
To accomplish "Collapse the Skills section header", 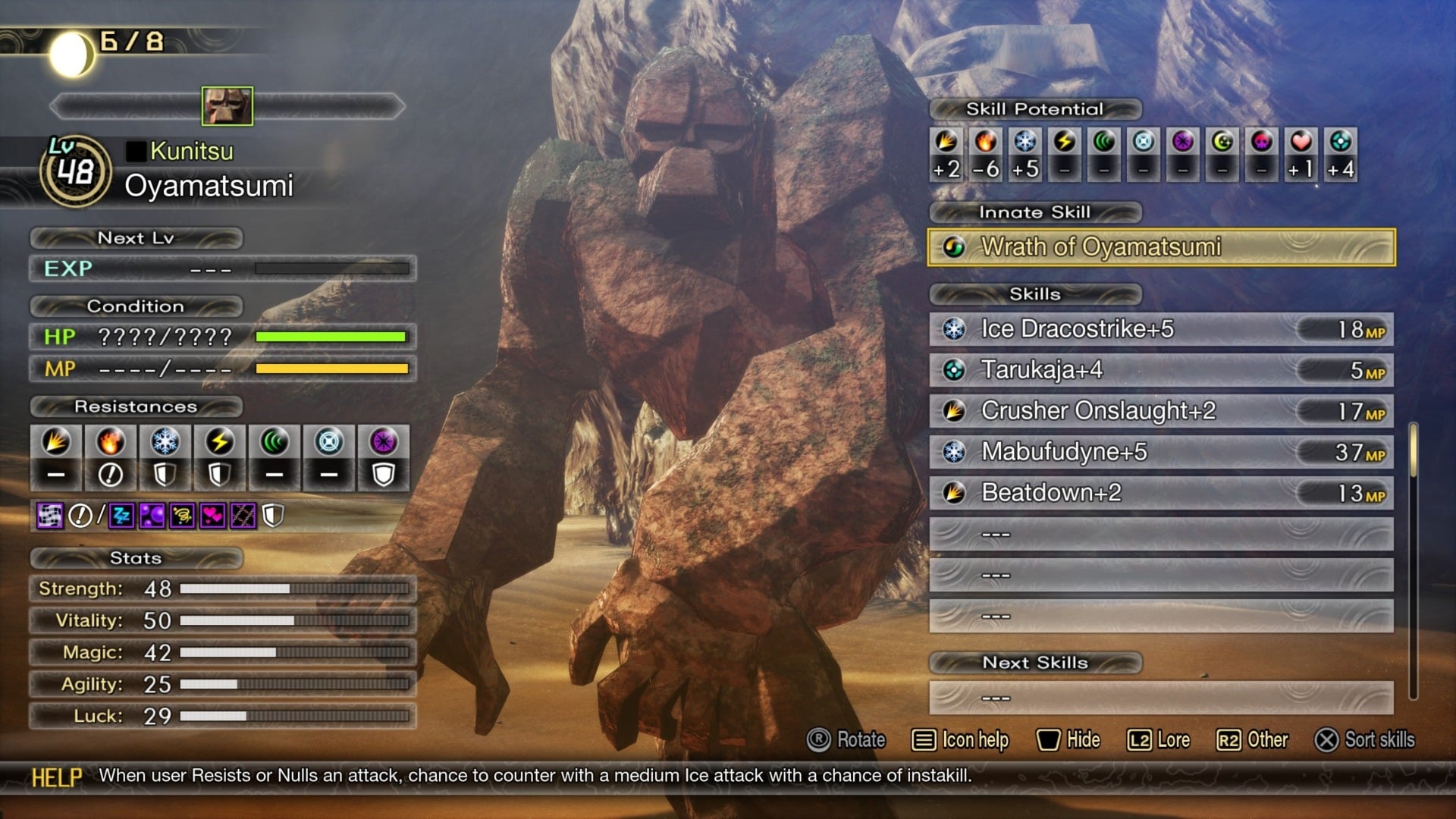I will click(x=1036, y=294).
